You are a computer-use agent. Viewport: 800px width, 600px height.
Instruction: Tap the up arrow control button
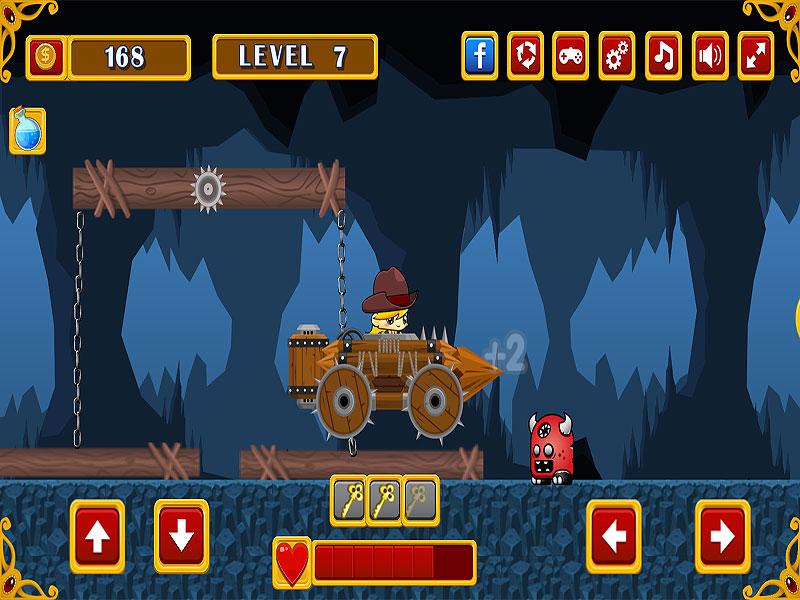coord(97,537)
